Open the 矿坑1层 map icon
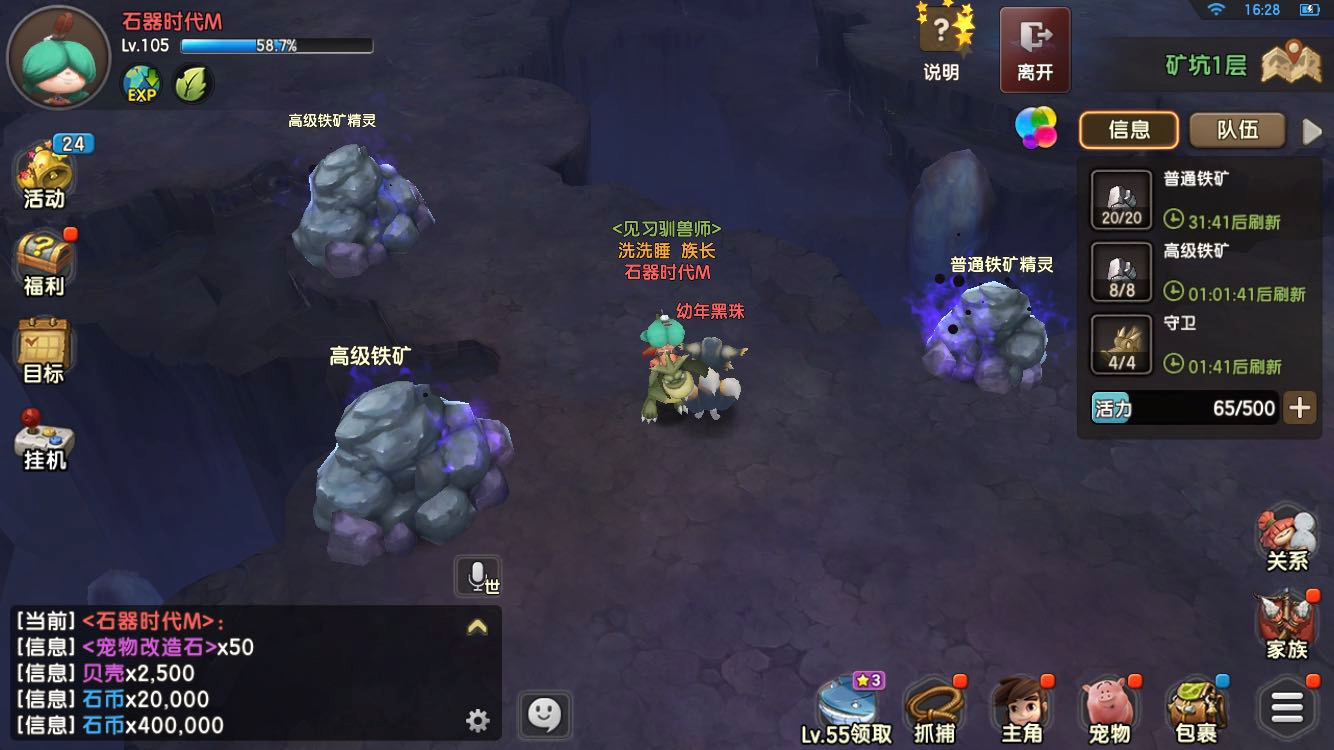This screenshot has width=1334, height=750. [1290, 64]
